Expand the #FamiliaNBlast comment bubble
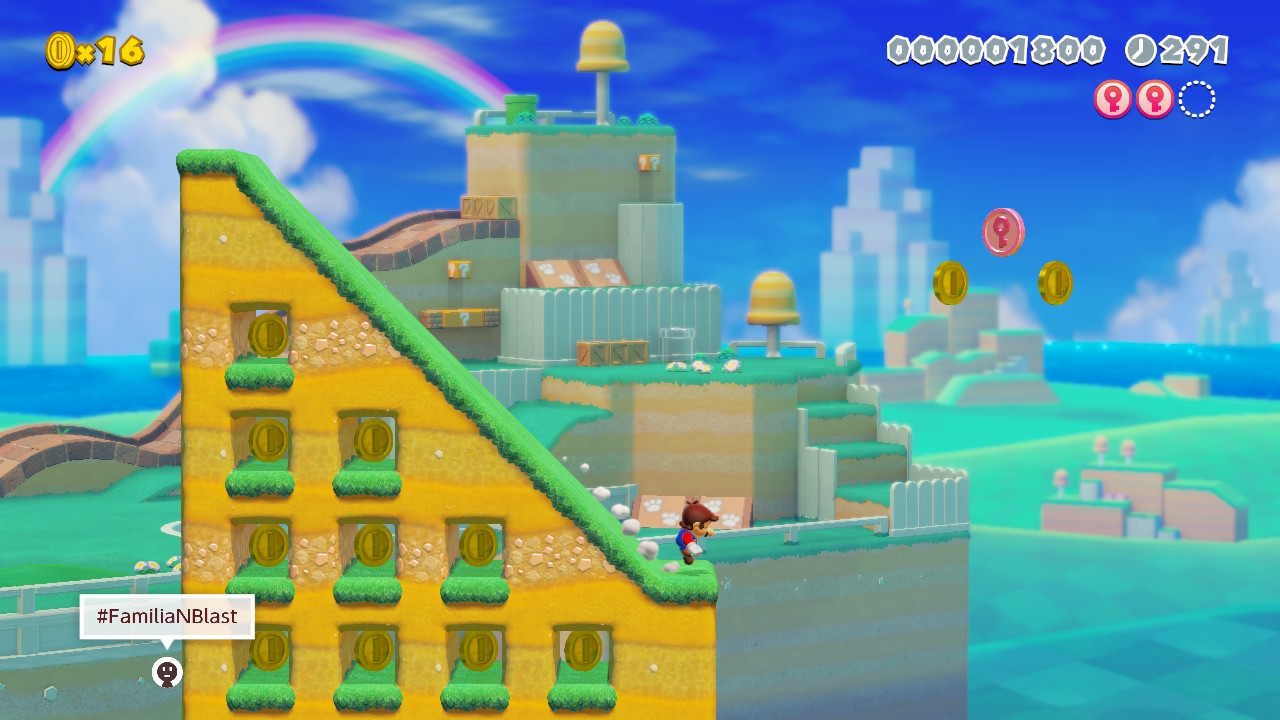Viewport: 1280px width, 720px height. point(166,617)
